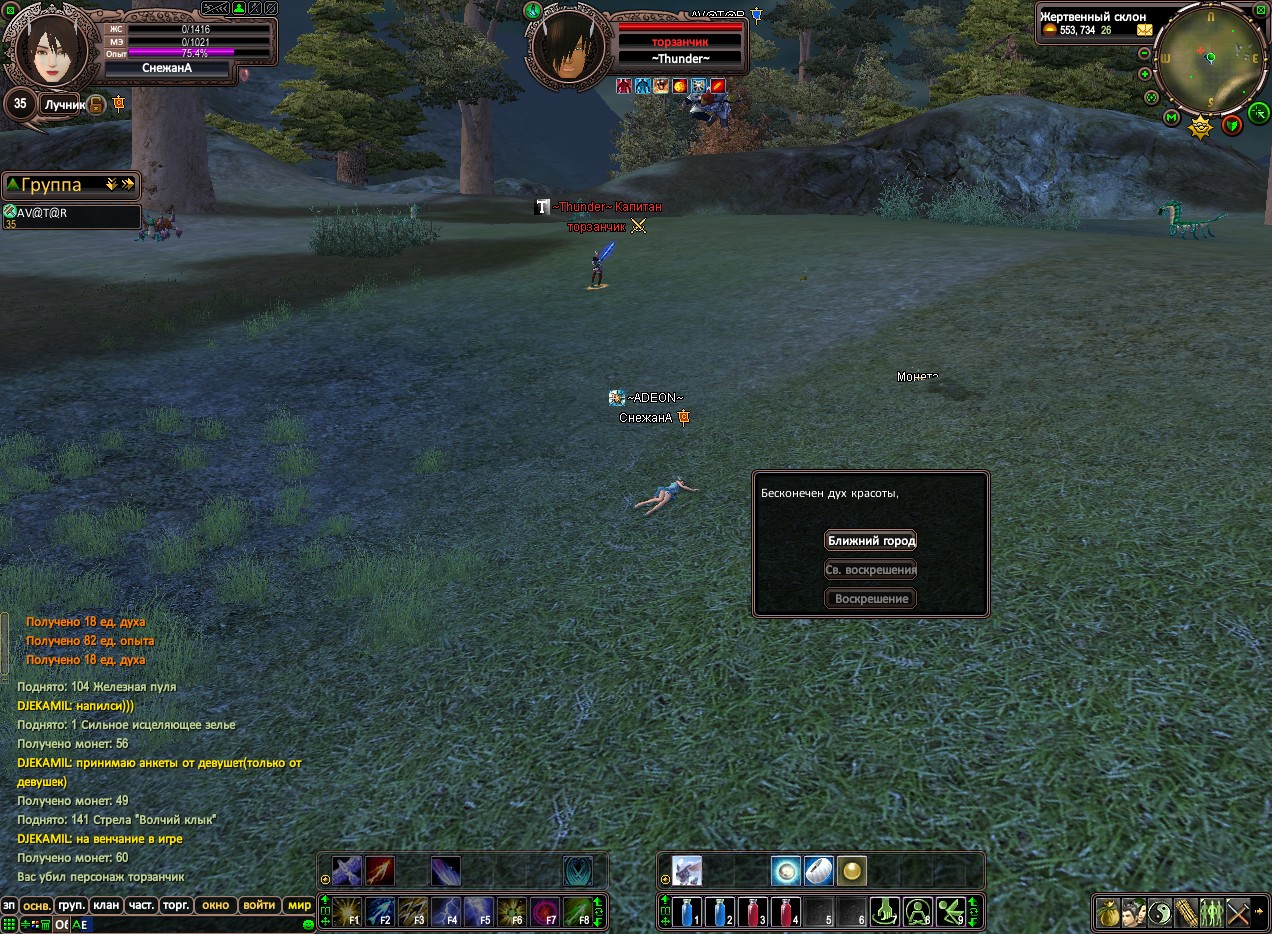Choose the 'Ближний город' respawn button

(871, 541)
